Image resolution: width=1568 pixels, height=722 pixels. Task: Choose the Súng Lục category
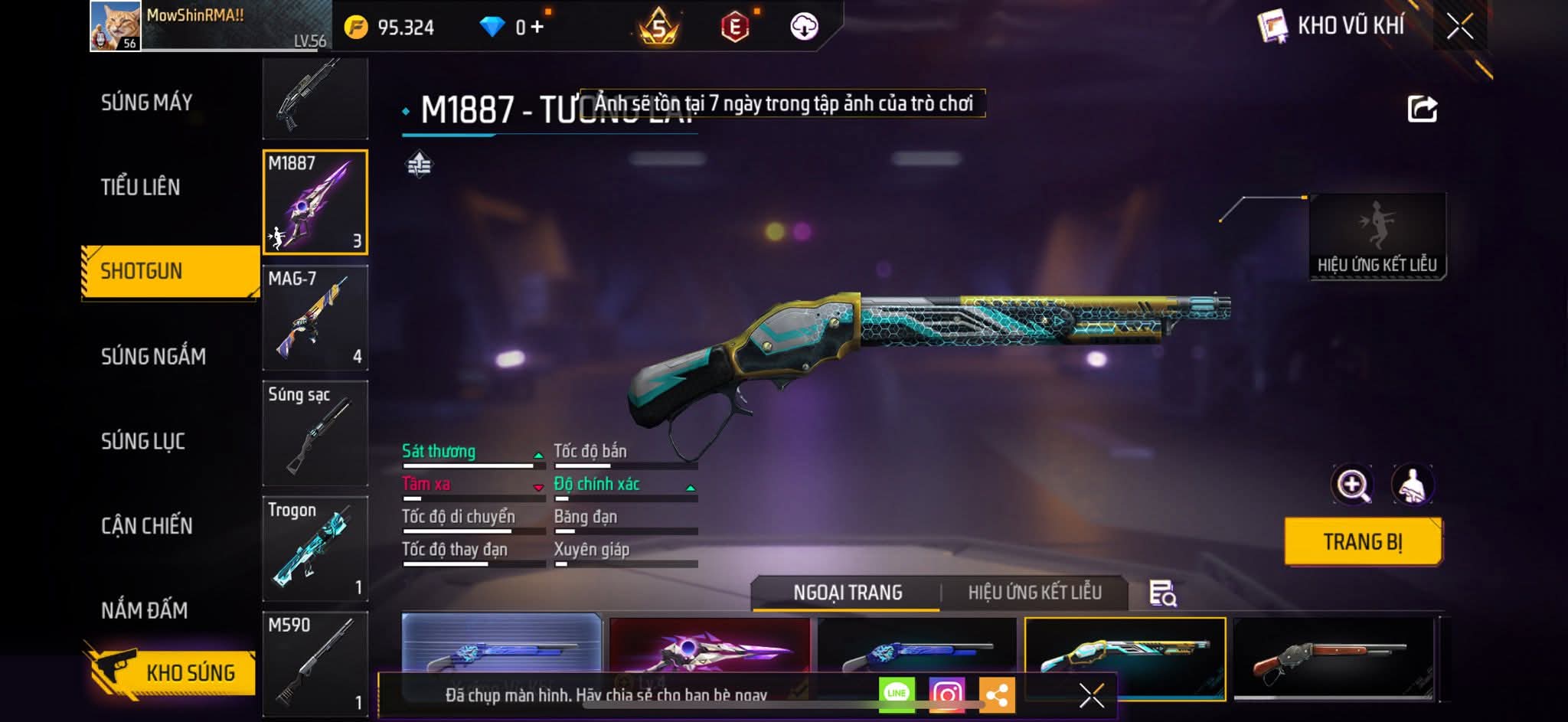143,441
